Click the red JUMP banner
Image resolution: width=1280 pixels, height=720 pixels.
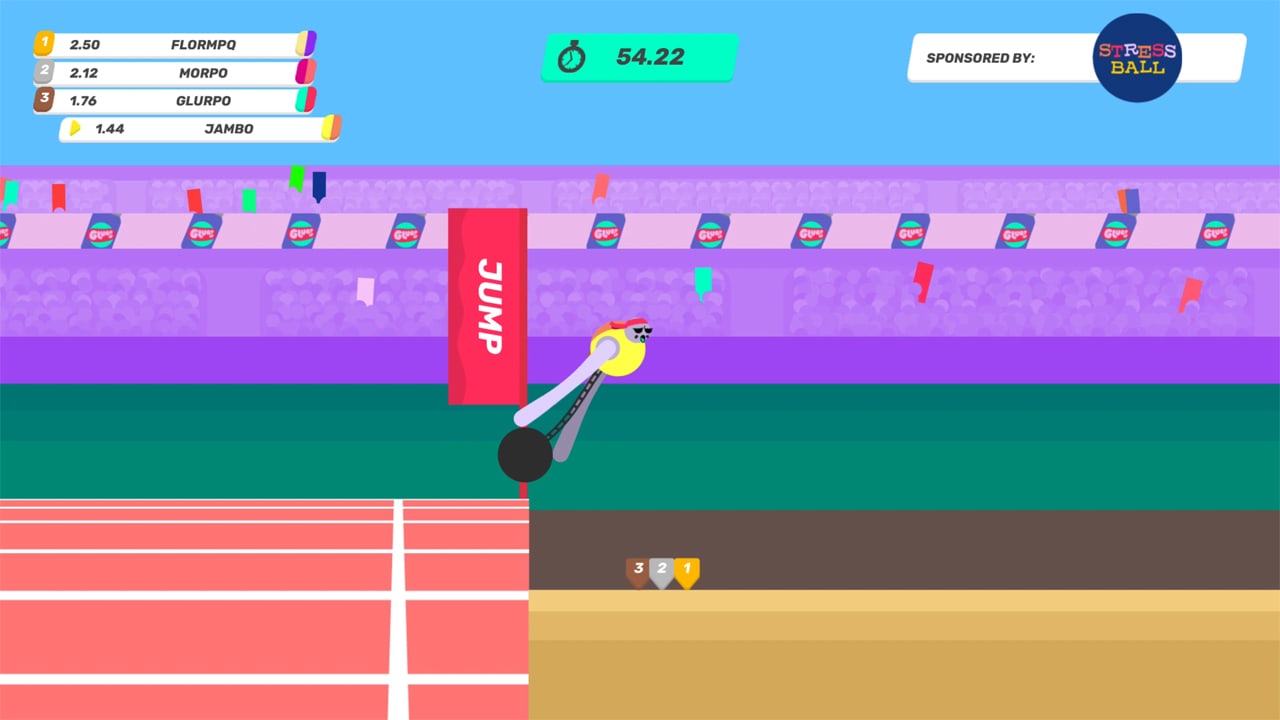pyautogui.click(x=488, y=305)
